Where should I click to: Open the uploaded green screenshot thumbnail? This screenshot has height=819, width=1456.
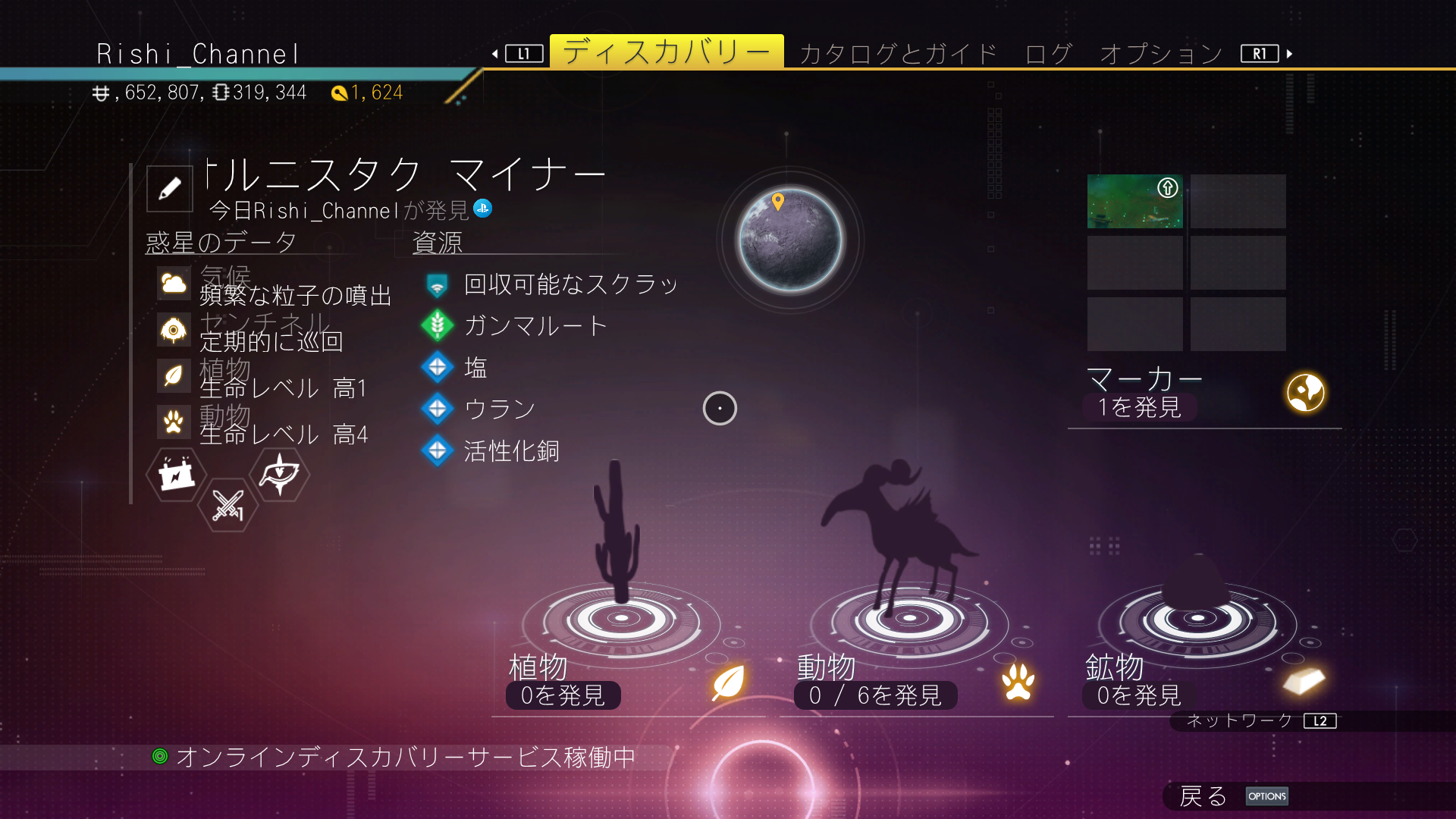[x=1134, y=202]
